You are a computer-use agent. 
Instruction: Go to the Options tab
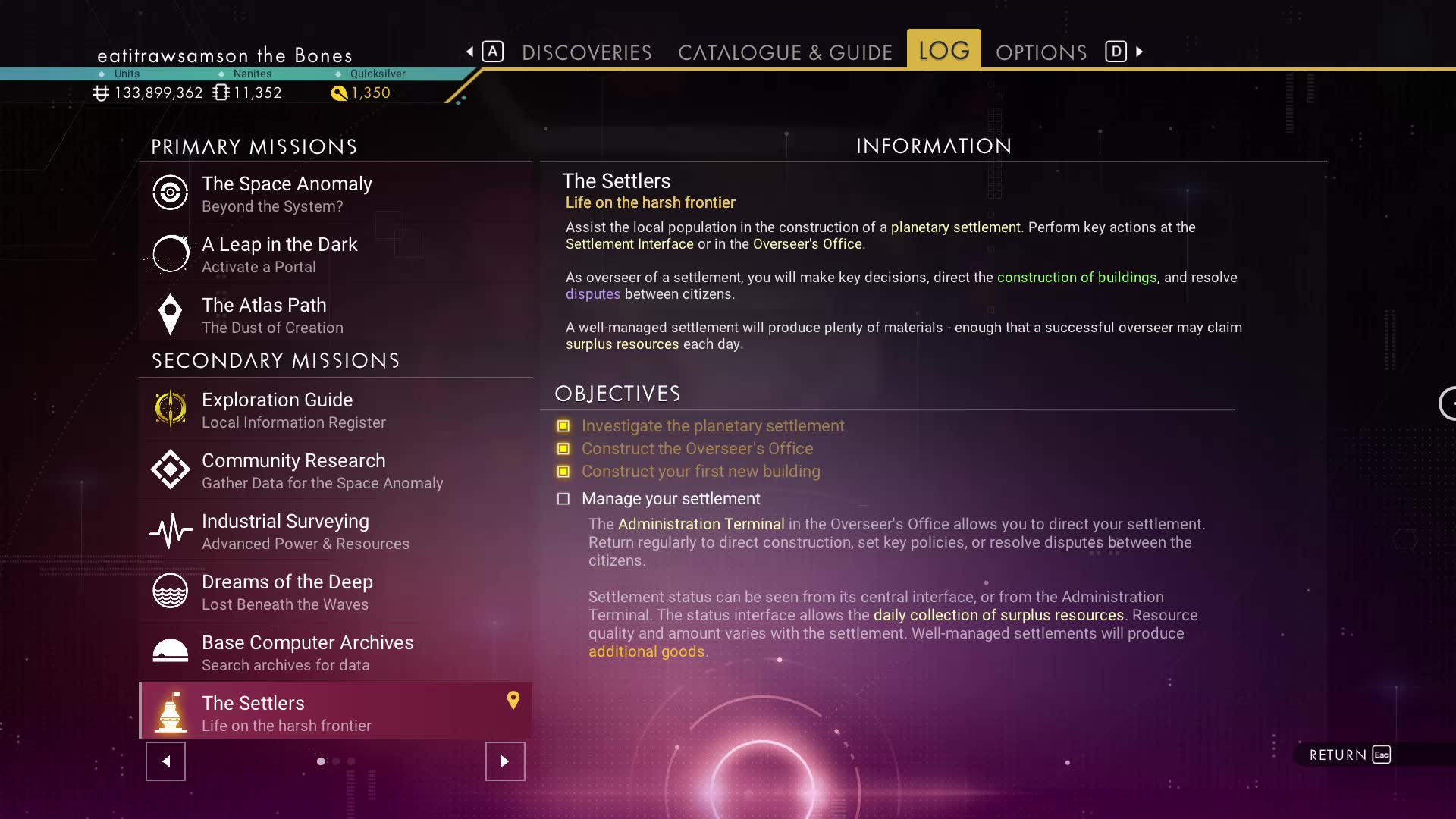(x=1040, y=52)
